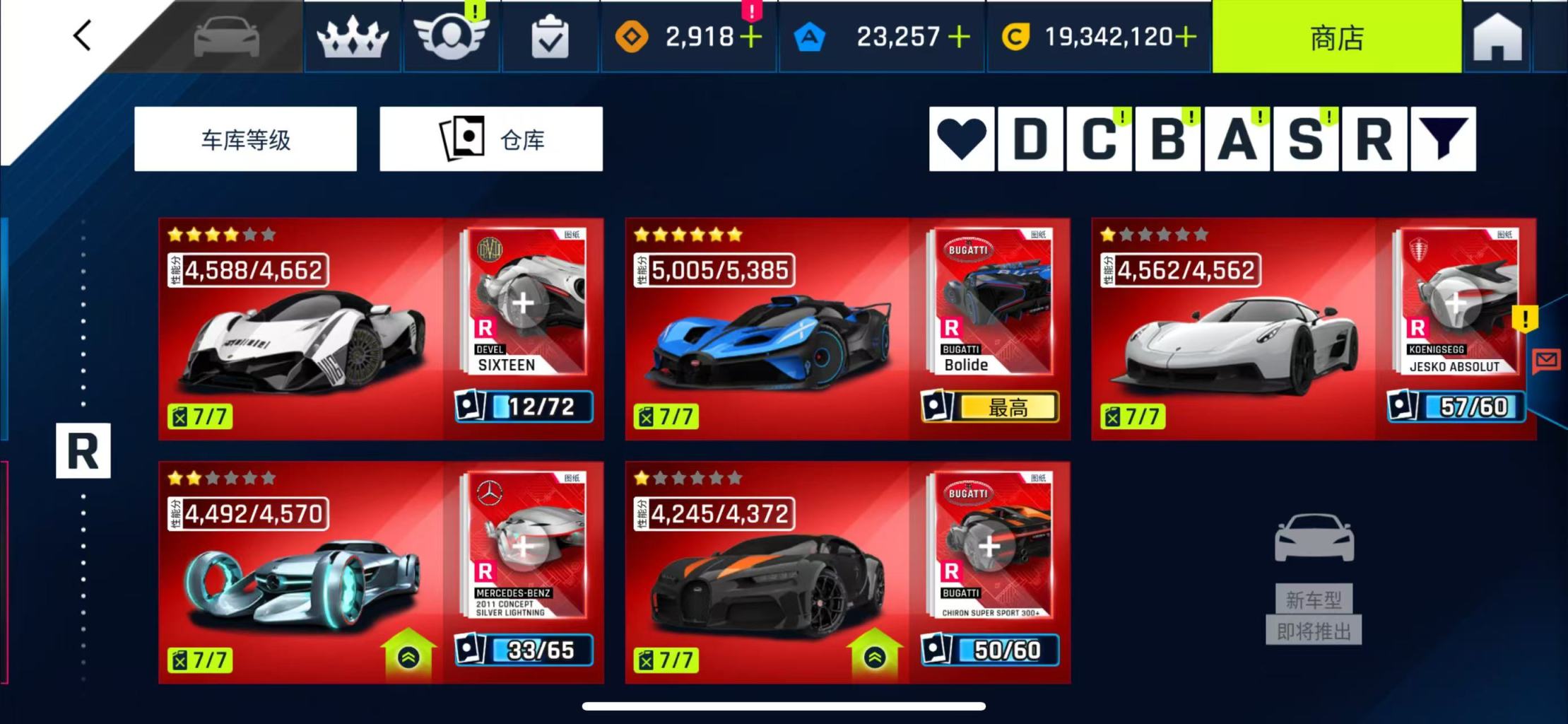Open the crown icon menu
Screen dimensions: 1568x724
pyautogui.click(x=353, y=37)
